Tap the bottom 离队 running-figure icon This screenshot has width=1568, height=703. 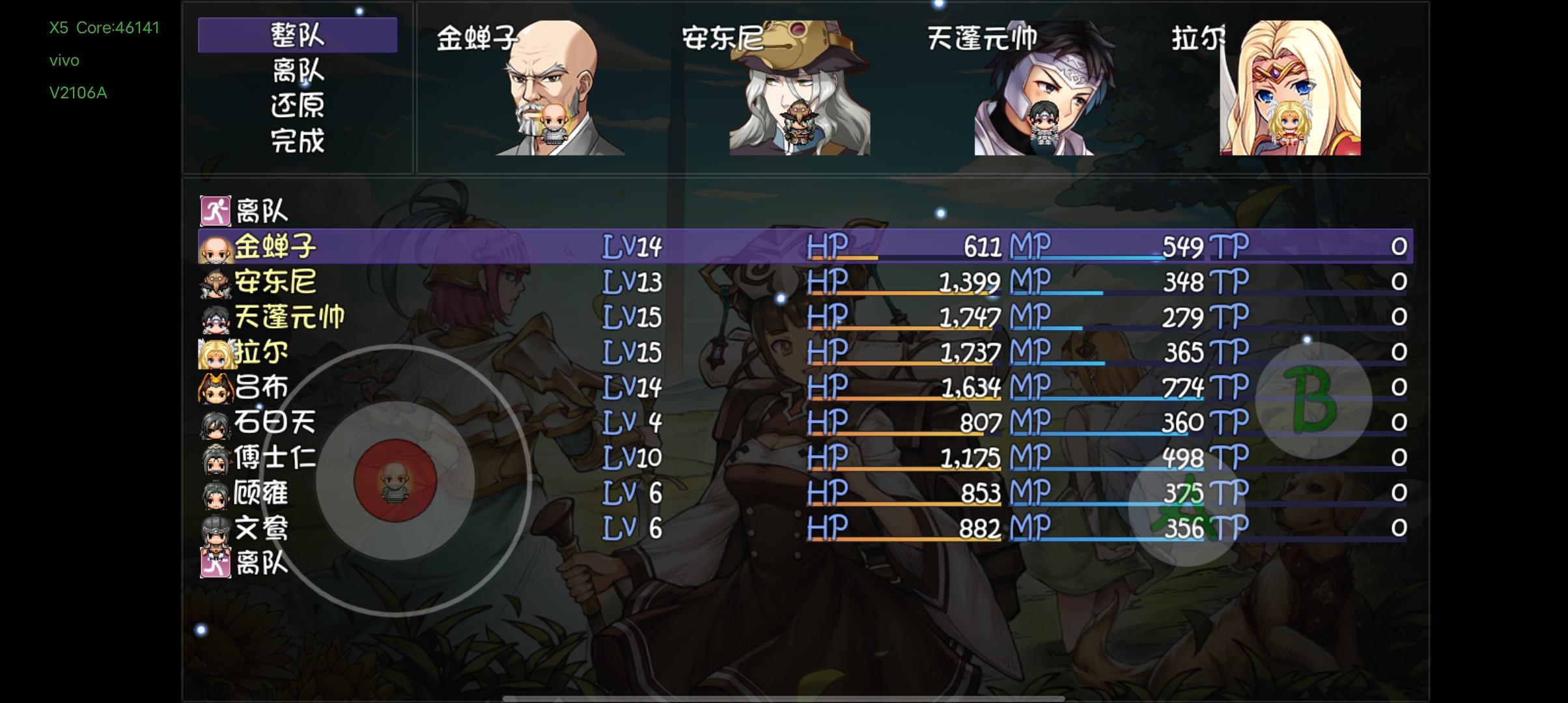(215, 564)
